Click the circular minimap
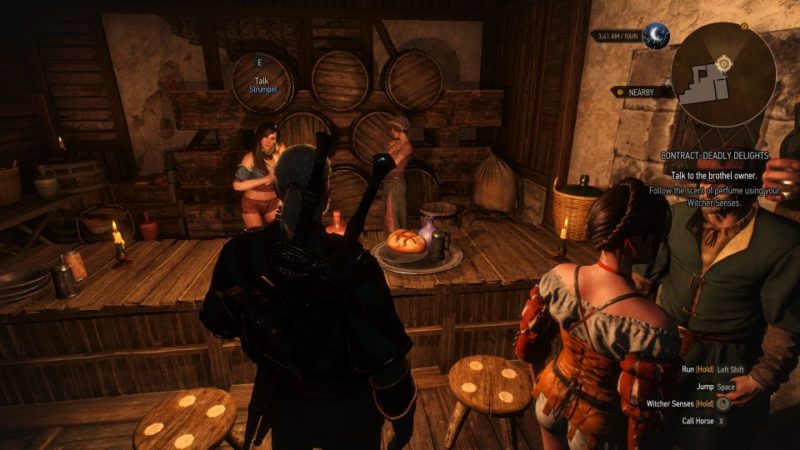The height and width of the screenshot is (450, 800). click(x=722, y=76)
